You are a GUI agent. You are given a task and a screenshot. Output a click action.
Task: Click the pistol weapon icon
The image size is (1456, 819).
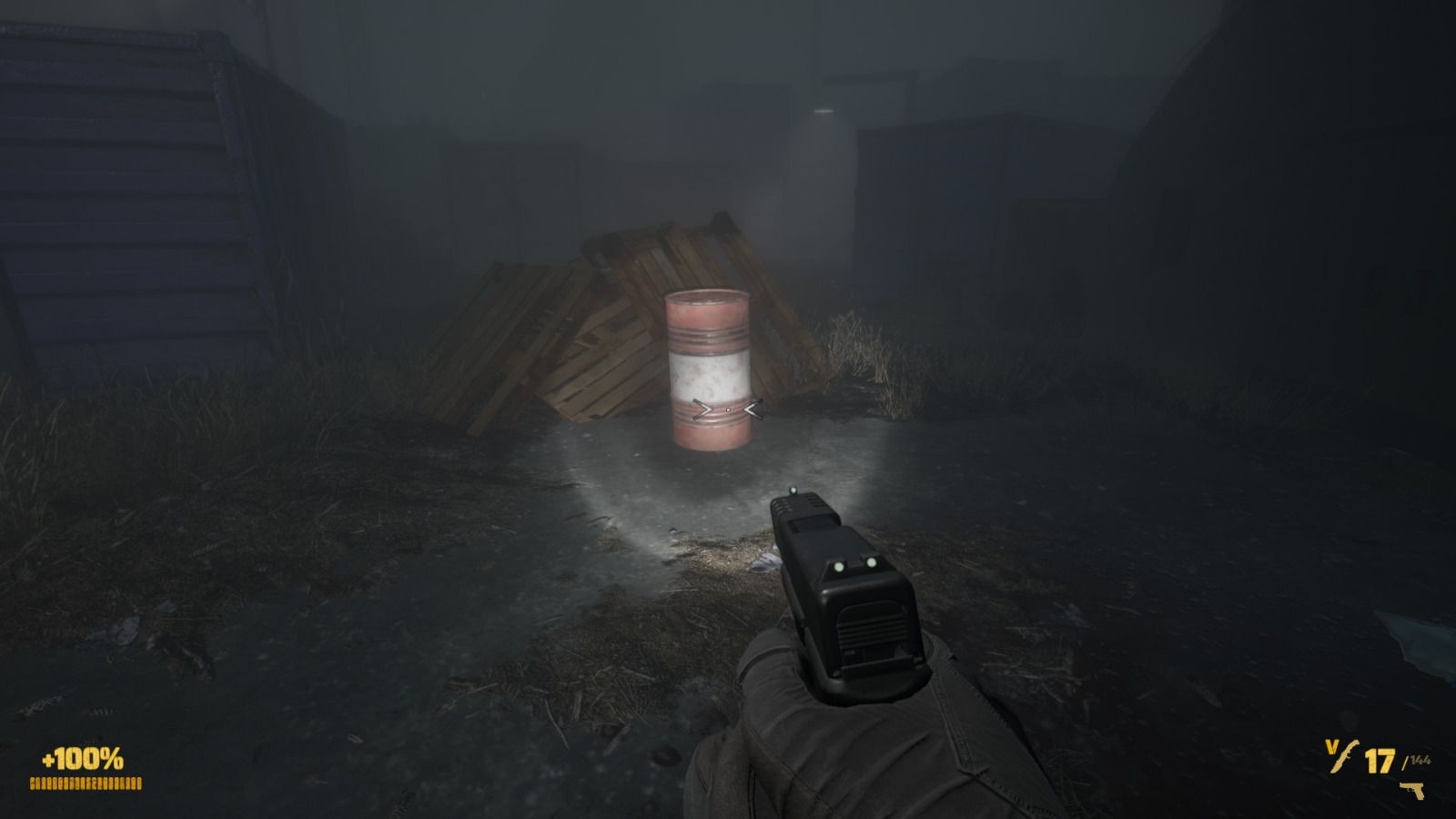click(x=1413, y=790)
